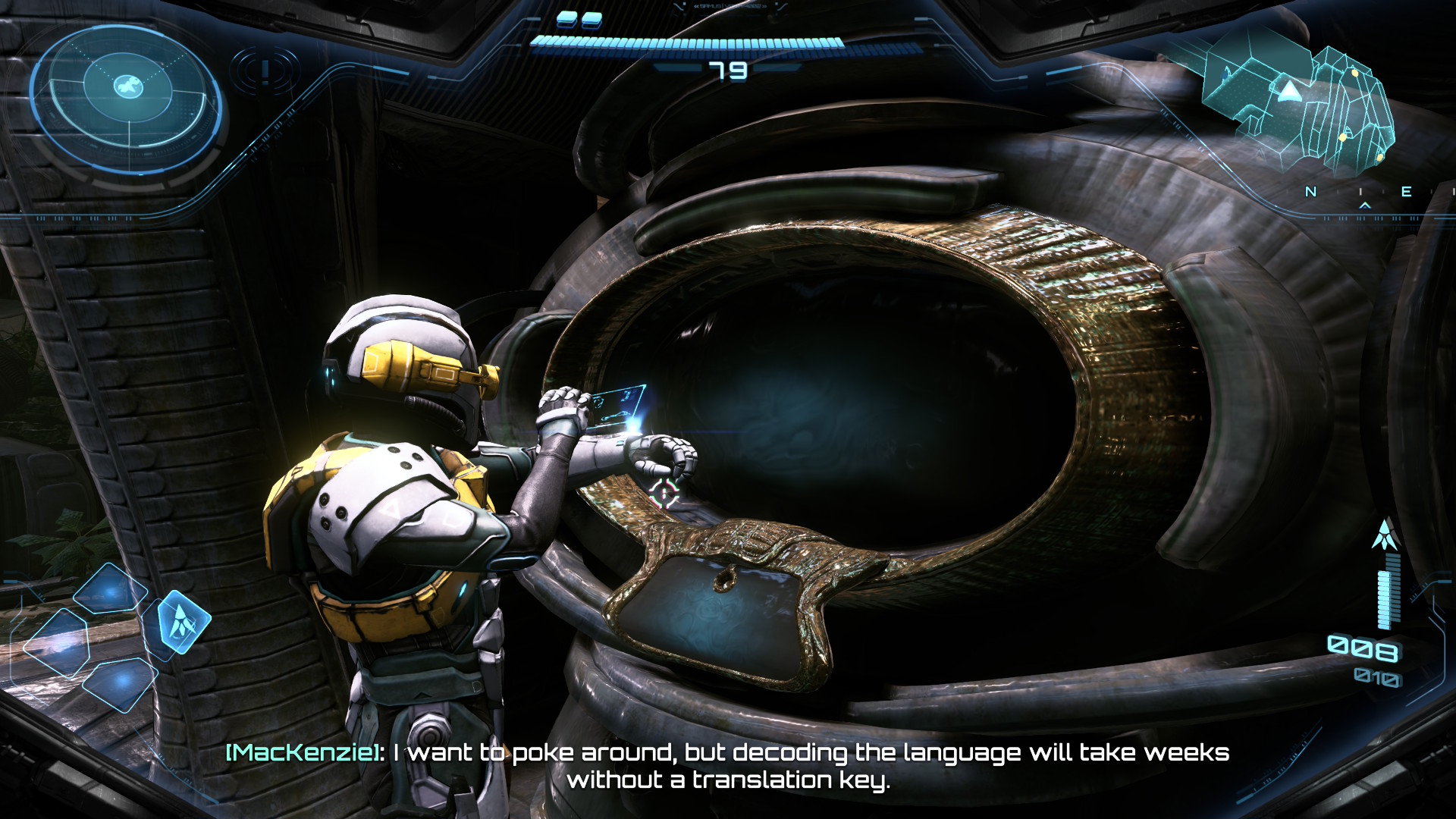Click the right energy tank icon above the health bar
This screenshot has height=819, width=1456.
[592, 22]
